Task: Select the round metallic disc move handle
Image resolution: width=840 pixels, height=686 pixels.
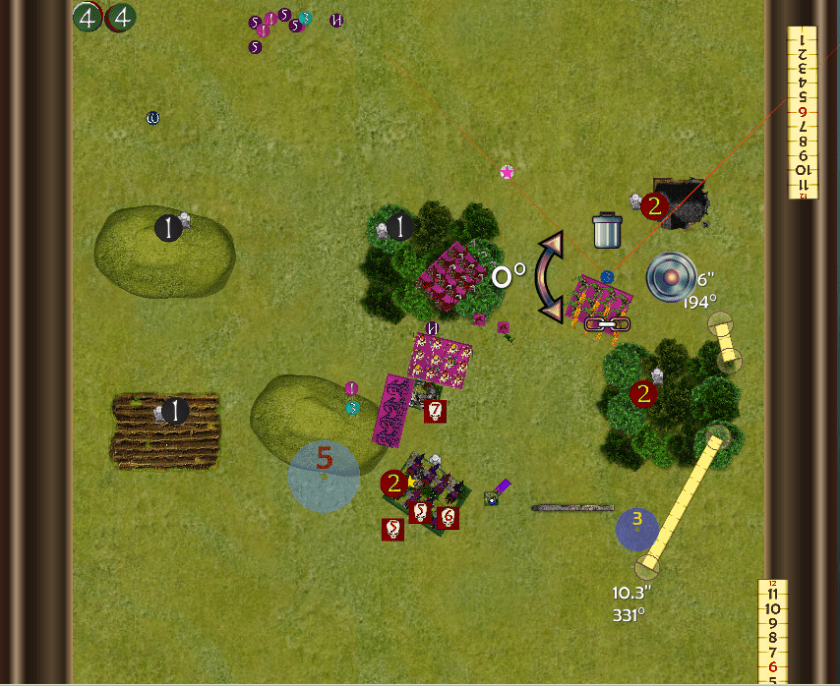Action: [671, 277]
